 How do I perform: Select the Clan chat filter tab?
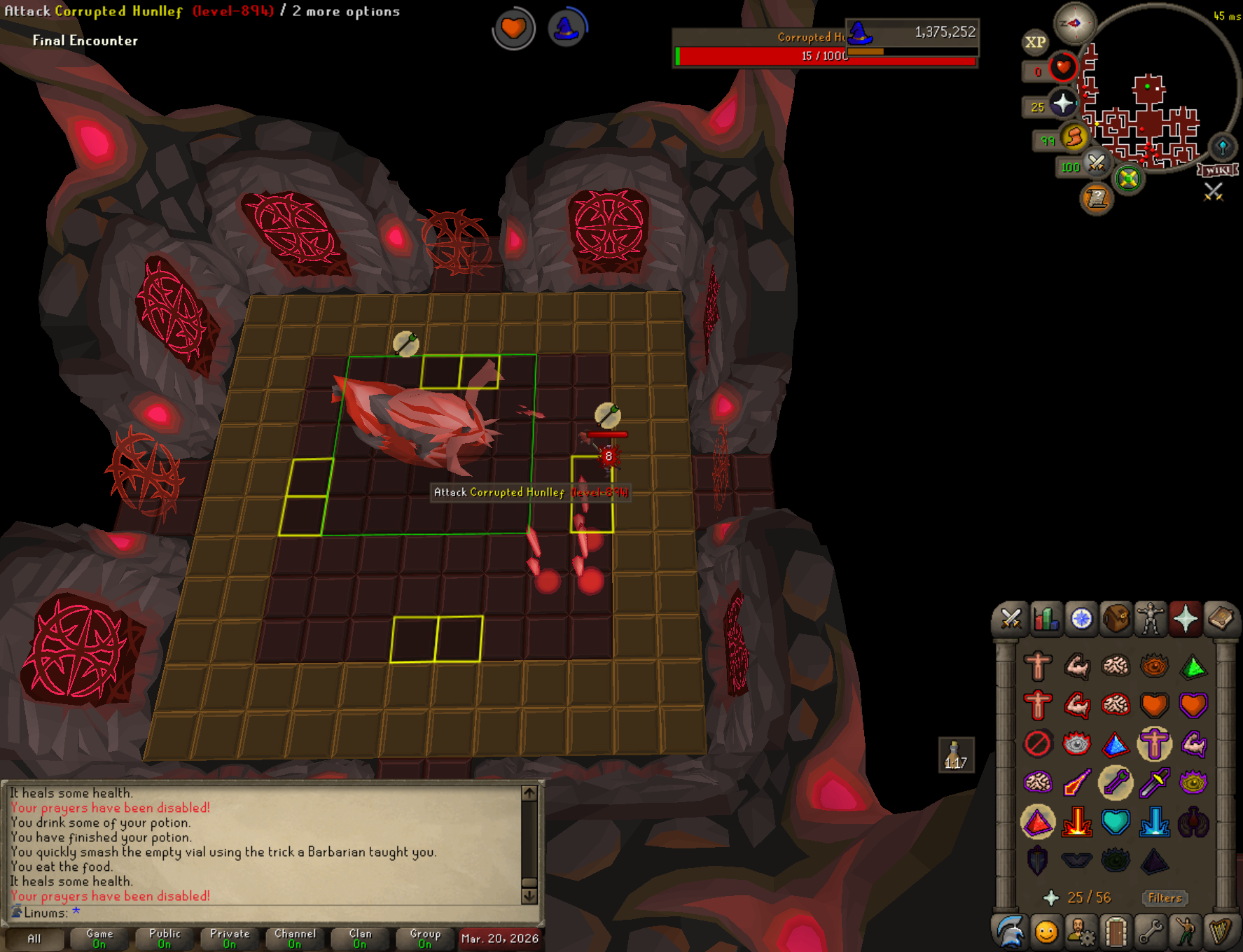pyautogui.click(x=360, y=938)
